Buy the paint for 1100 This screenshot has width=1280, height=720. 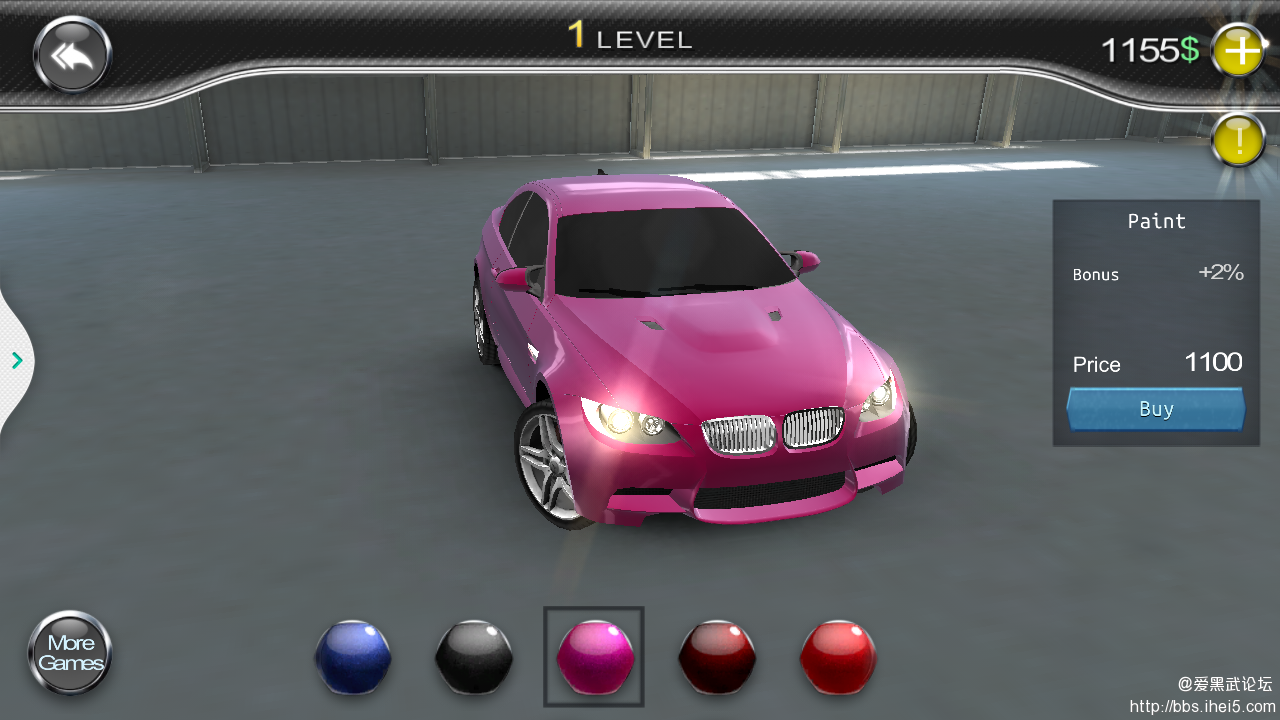(1156, 409)
